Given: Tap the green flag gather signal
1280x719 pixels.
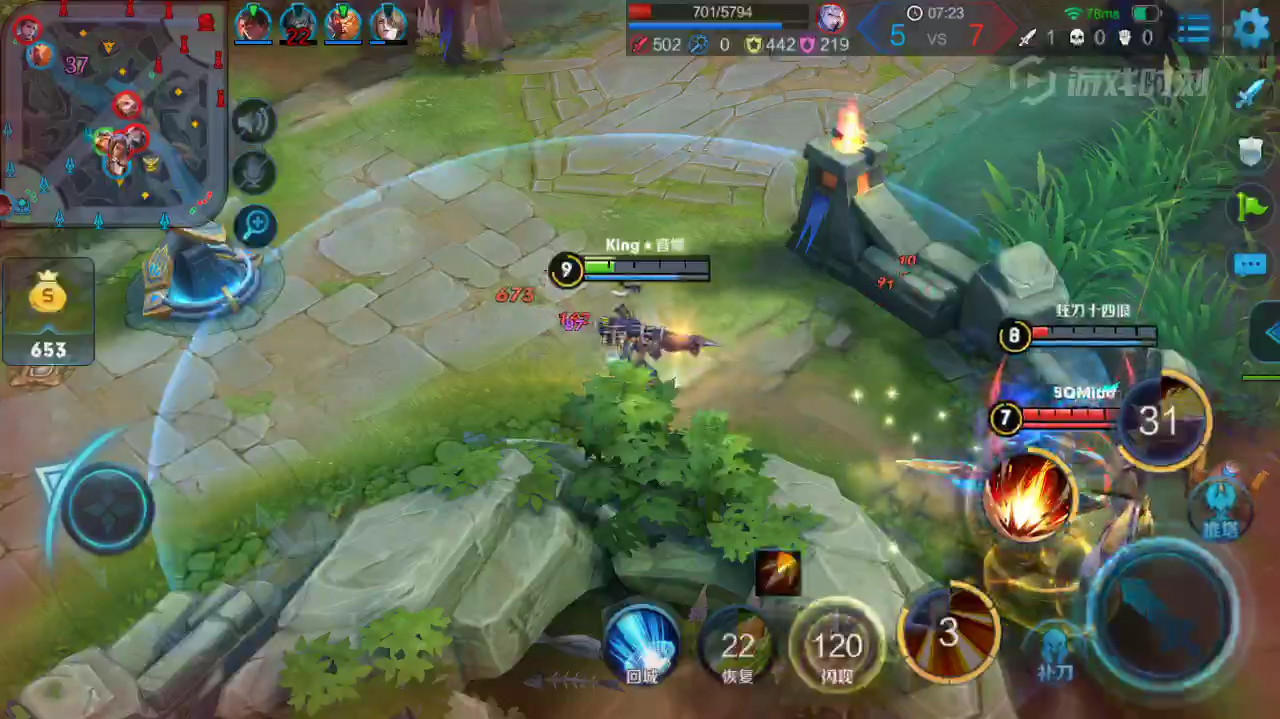Looking at the screenshot, I should tap(1250, 207).
